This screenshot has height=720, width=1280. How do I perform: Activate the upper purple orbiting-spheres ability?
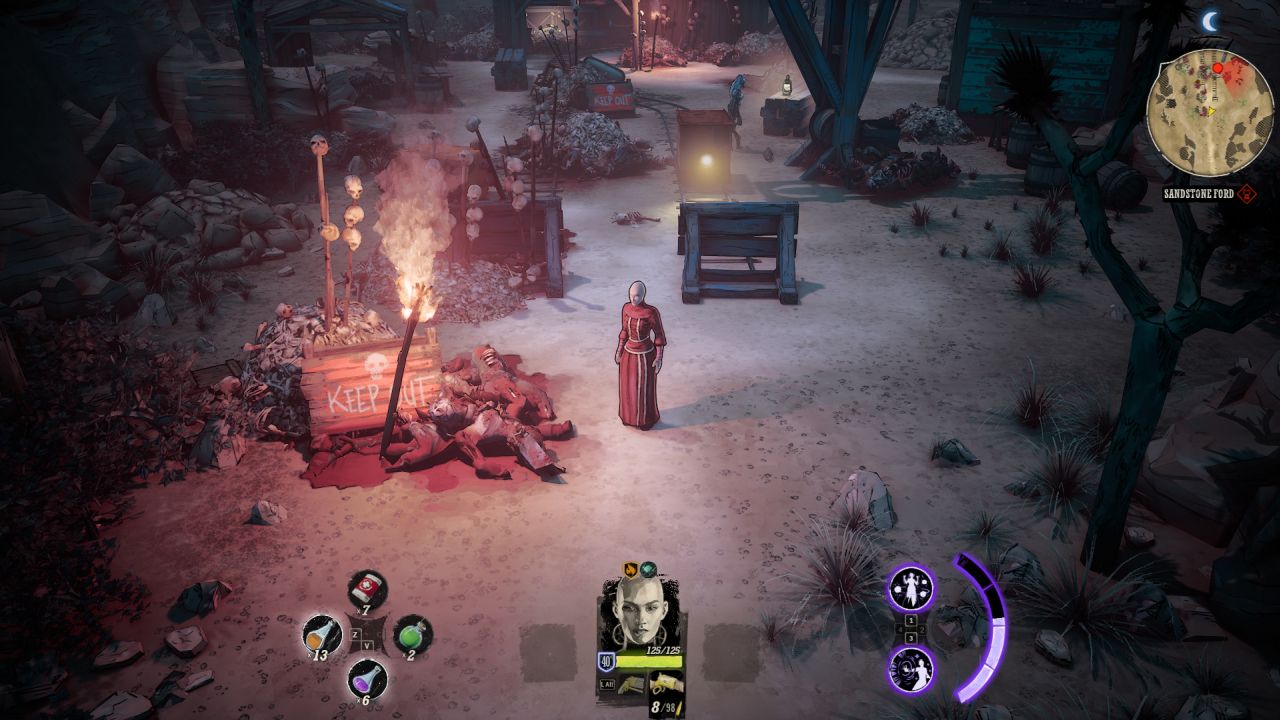pos(911,588)
